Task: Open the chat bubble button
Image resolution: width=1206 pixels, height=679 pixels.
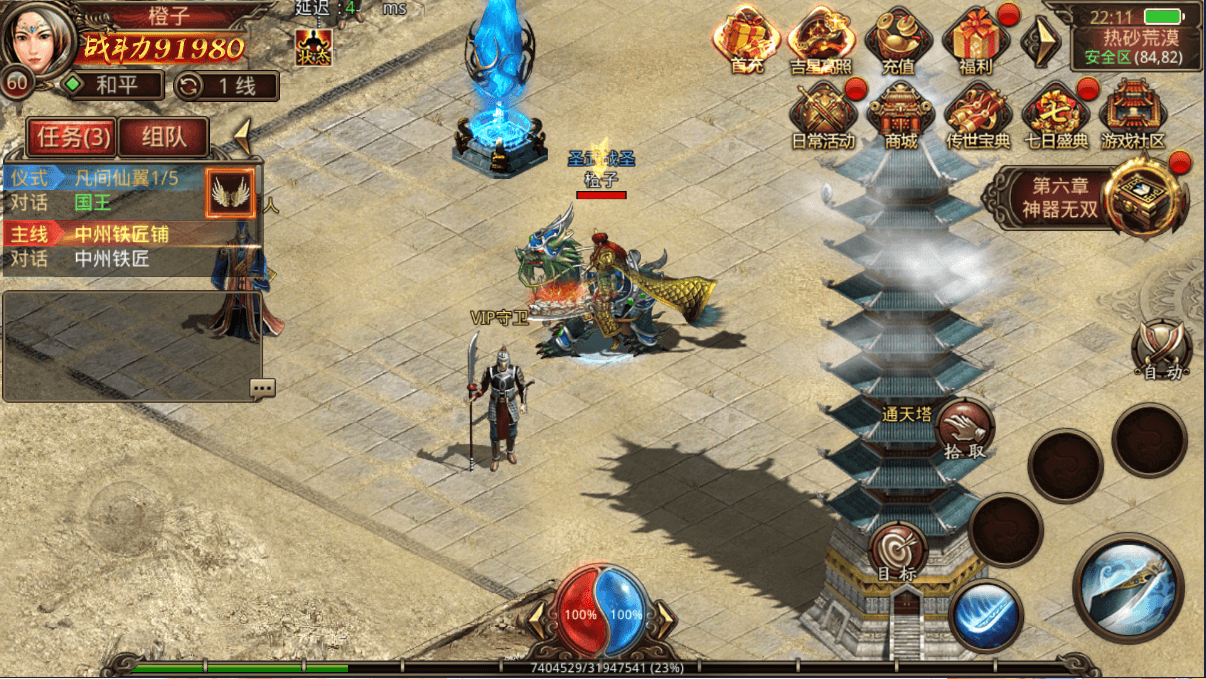Action: click(x=263, y=388)
